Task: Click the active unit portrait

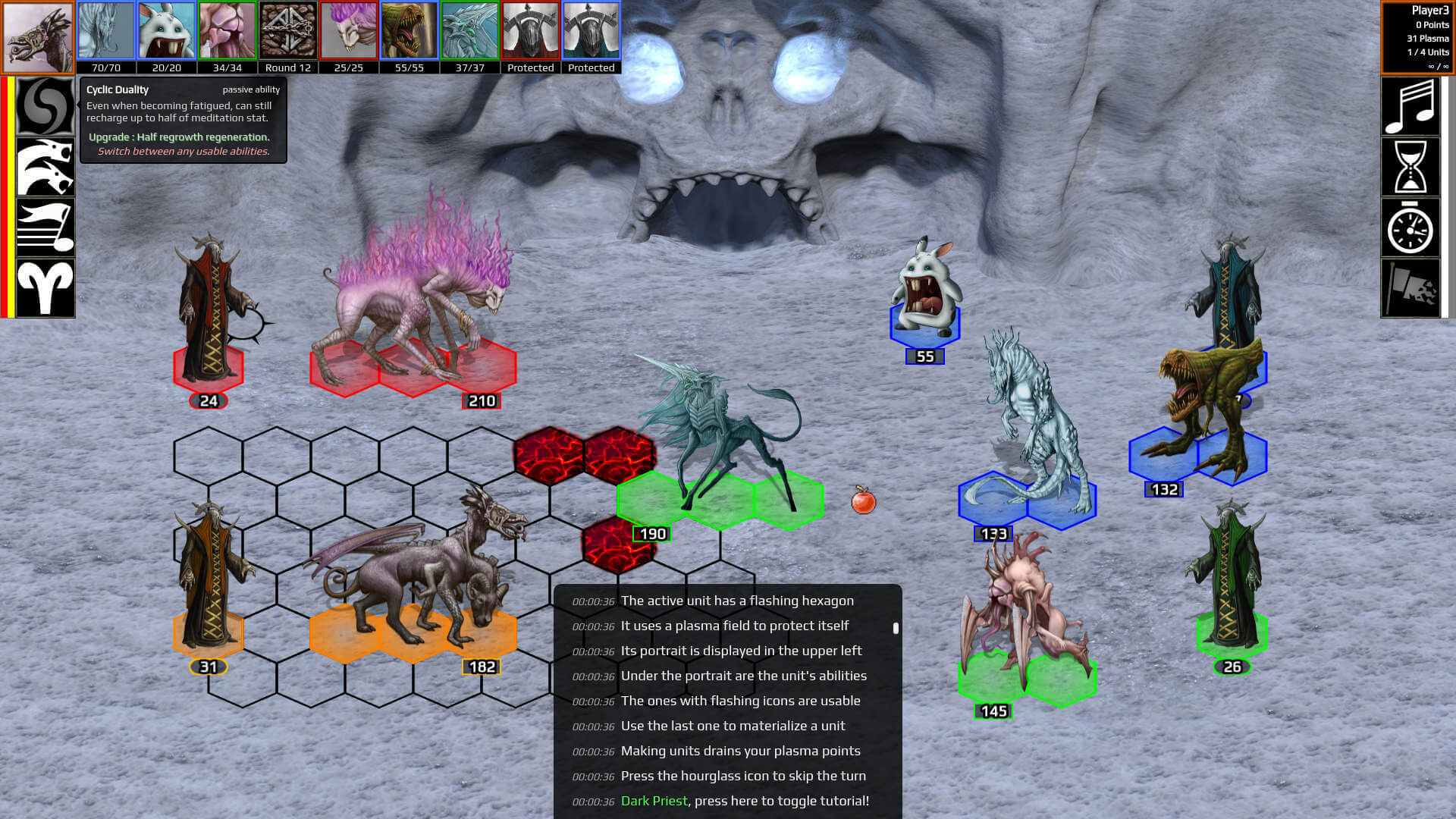Action: [x=38, y=37]
